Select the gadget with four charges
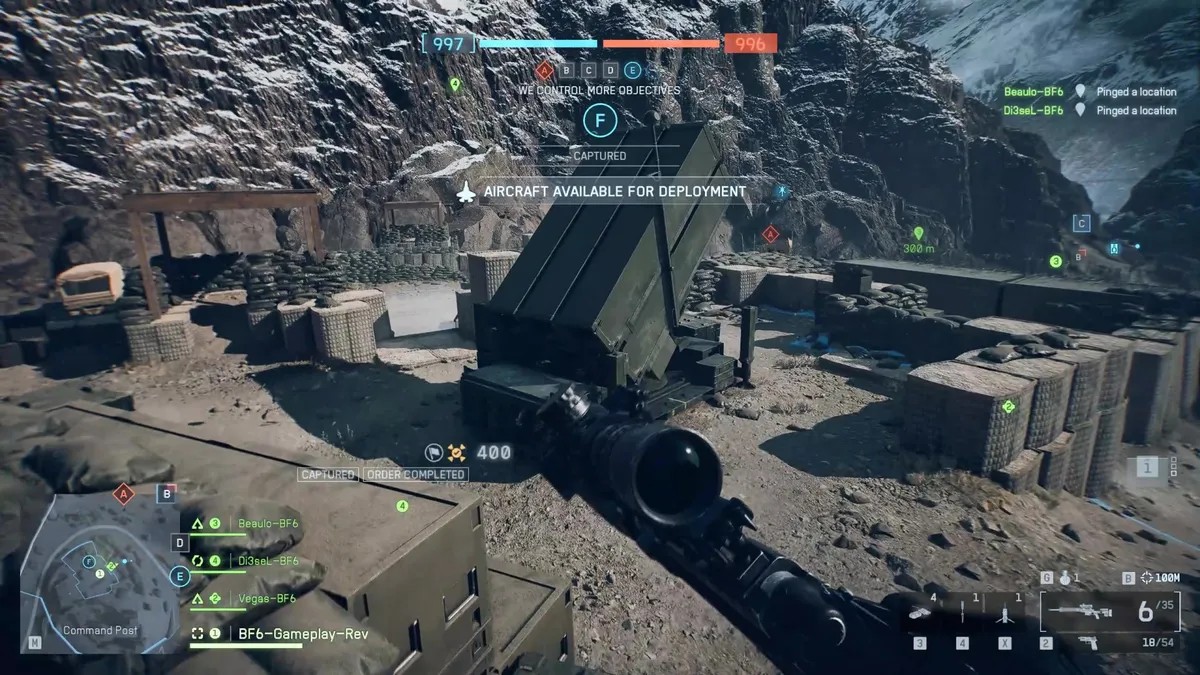The height and width of the screenshot is (675, 1200). [920, 612]
